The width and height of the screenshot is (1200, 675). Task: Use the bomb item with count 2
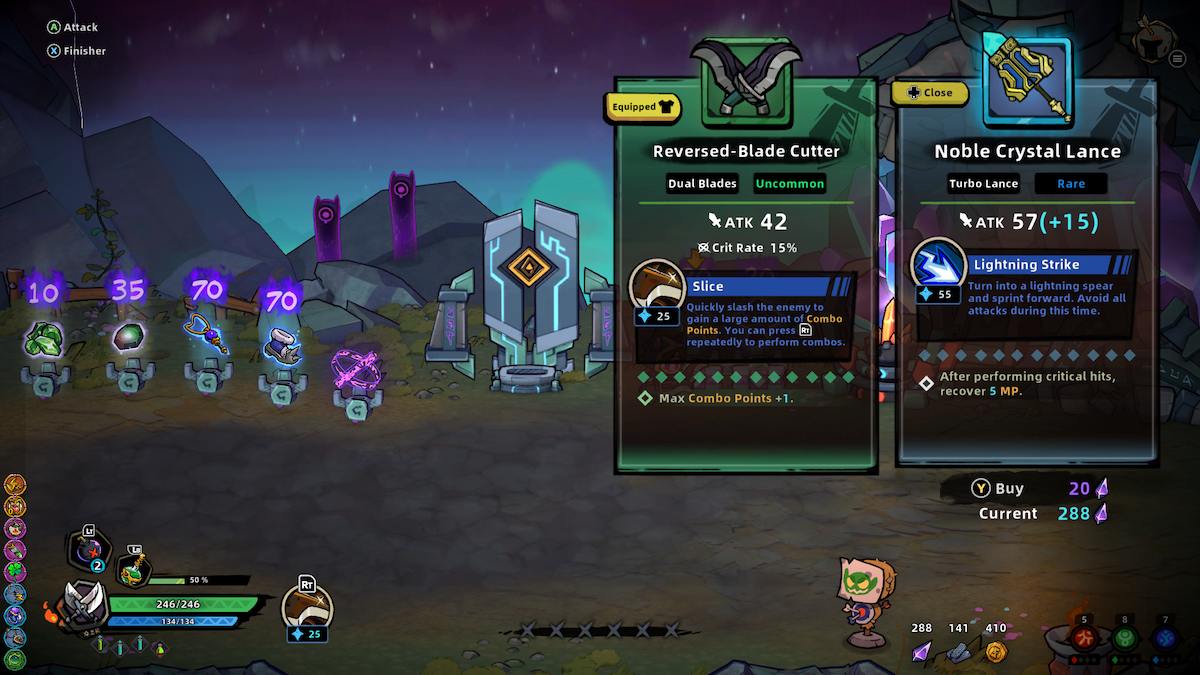tap(89, 548)
